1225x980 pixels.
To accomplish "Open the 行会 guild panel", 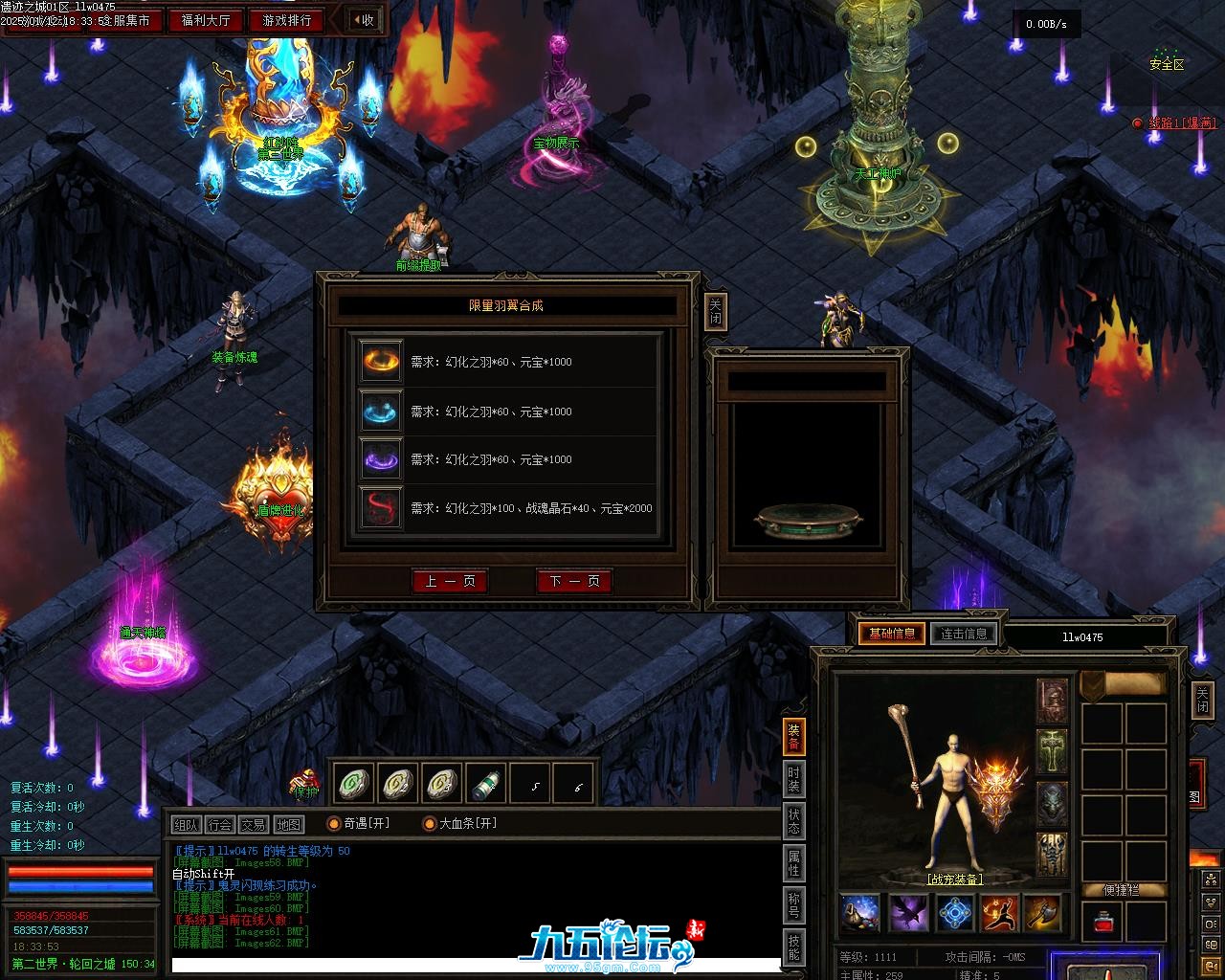I will point(219,825).
